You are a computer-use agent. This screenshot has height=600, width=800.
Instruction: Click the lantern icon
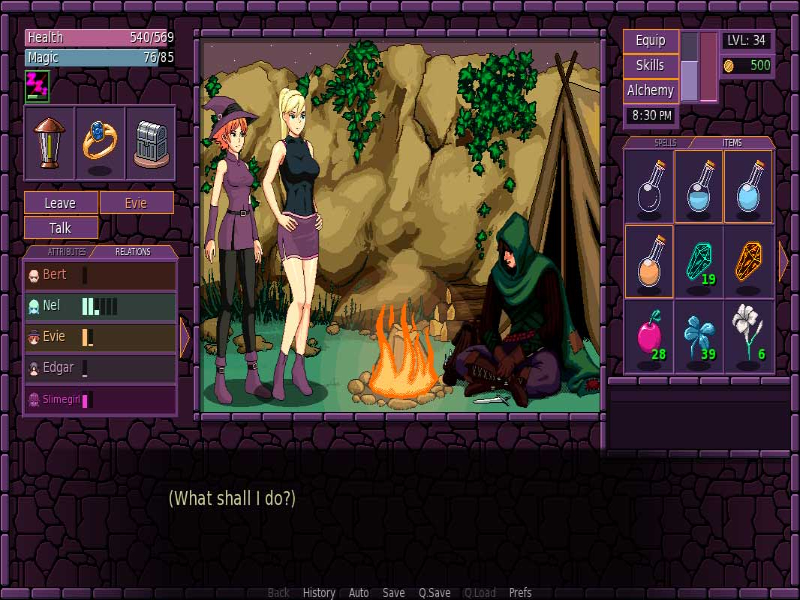click(x=49, y=143)
